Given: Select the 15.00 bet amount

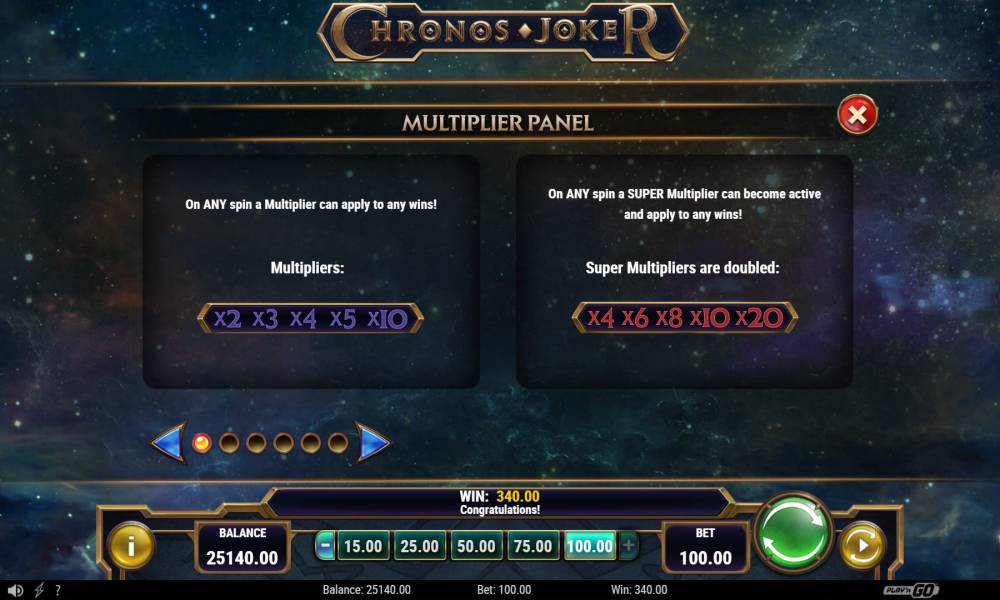Looking at the screenshot, I should coord(362,546).
